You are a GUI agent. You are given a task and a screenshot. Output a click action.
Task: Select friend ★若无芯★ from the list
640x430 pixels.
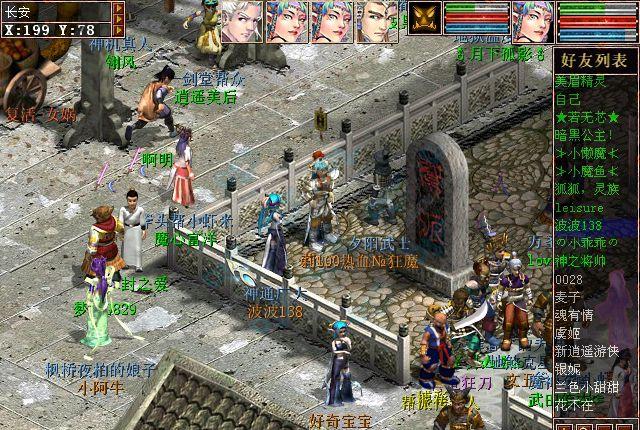point(587,117)
